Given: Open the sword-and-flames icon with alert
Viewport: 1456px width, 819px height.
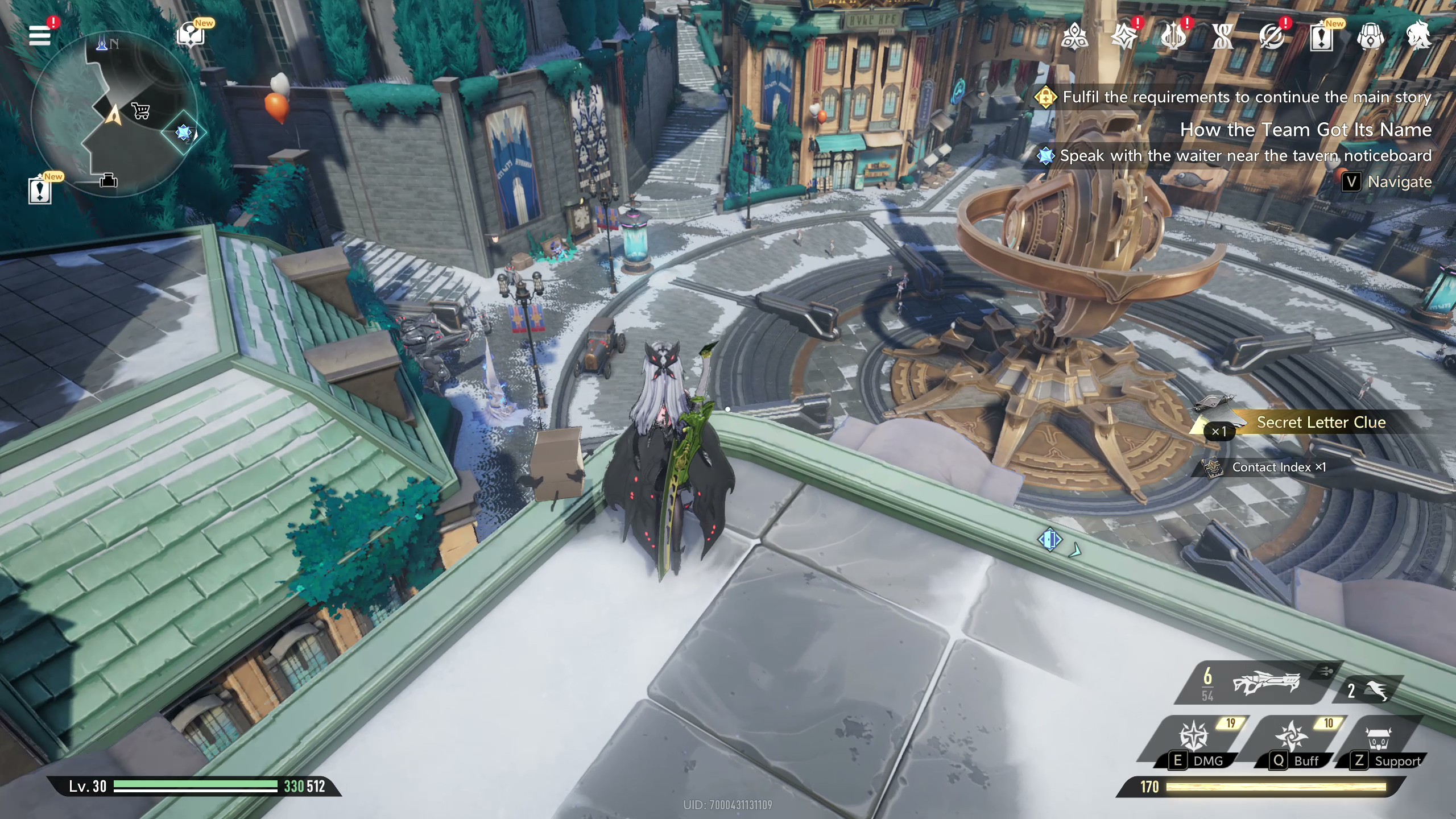Looking at the screenshot, I should (x=1173, y=37).
